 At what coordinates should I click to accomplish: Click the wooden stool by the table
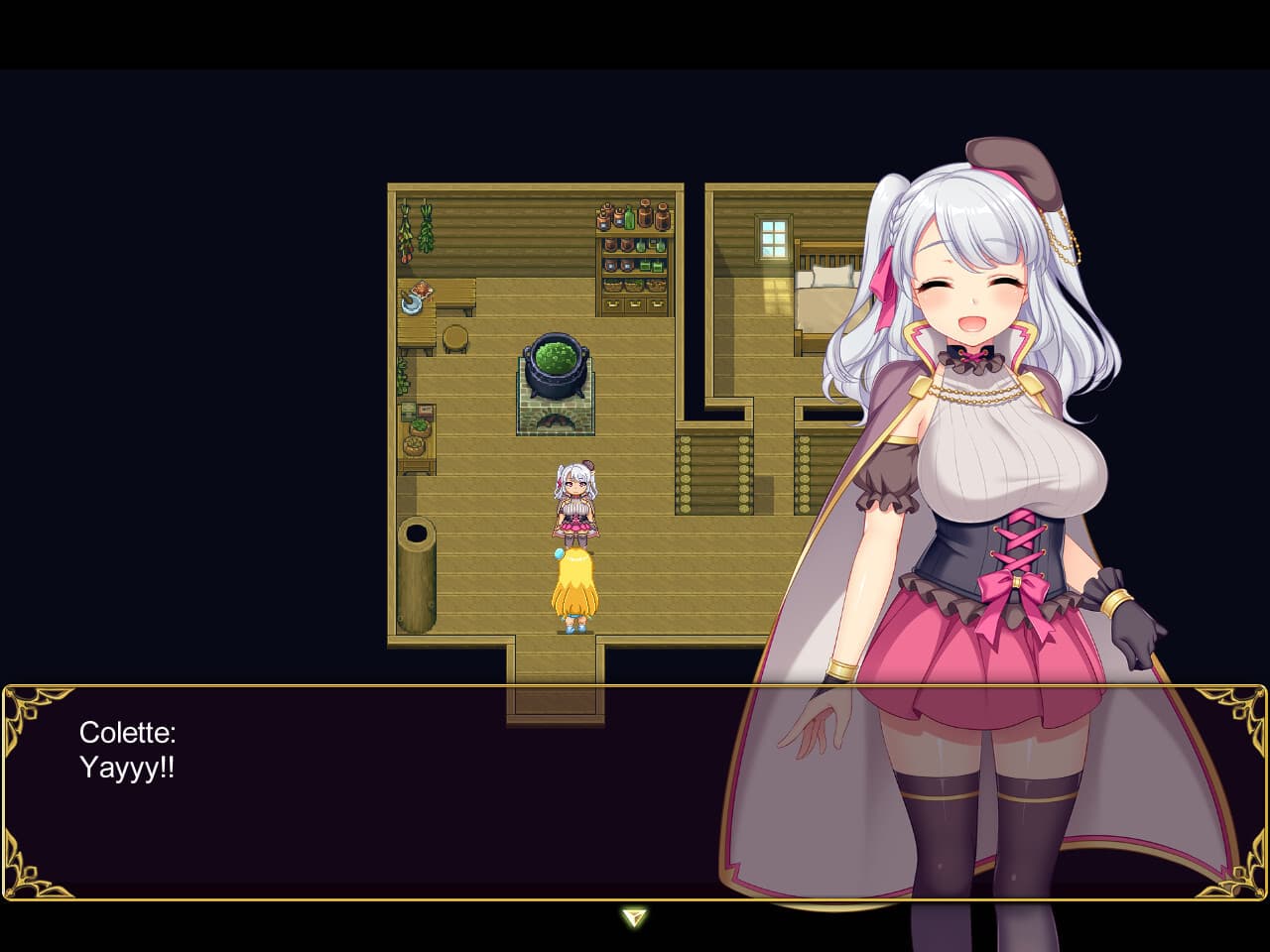tap(454, 340)
